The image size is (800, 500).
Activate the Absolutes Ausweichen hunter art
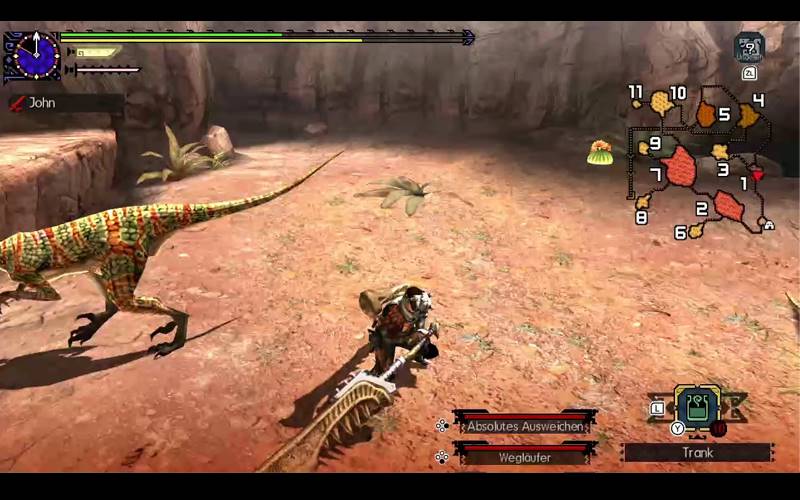(524, 425)
